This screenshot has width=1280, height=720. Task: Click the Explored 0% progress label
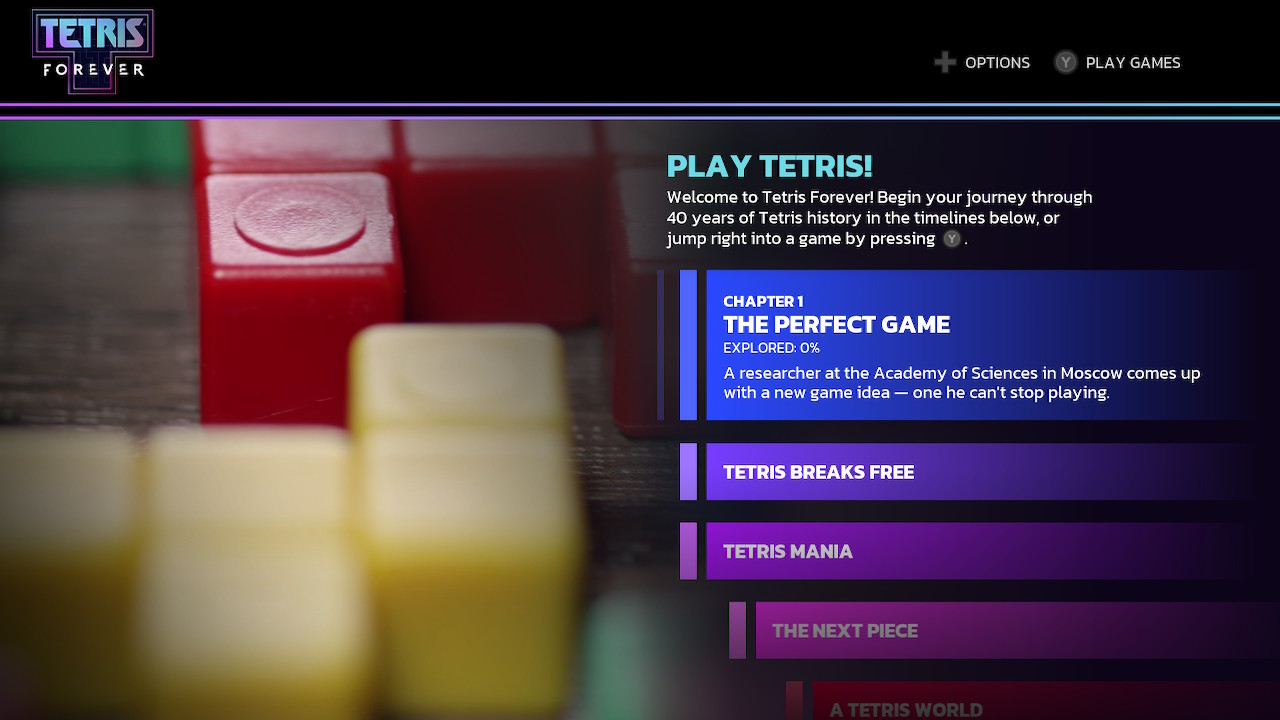770,347
